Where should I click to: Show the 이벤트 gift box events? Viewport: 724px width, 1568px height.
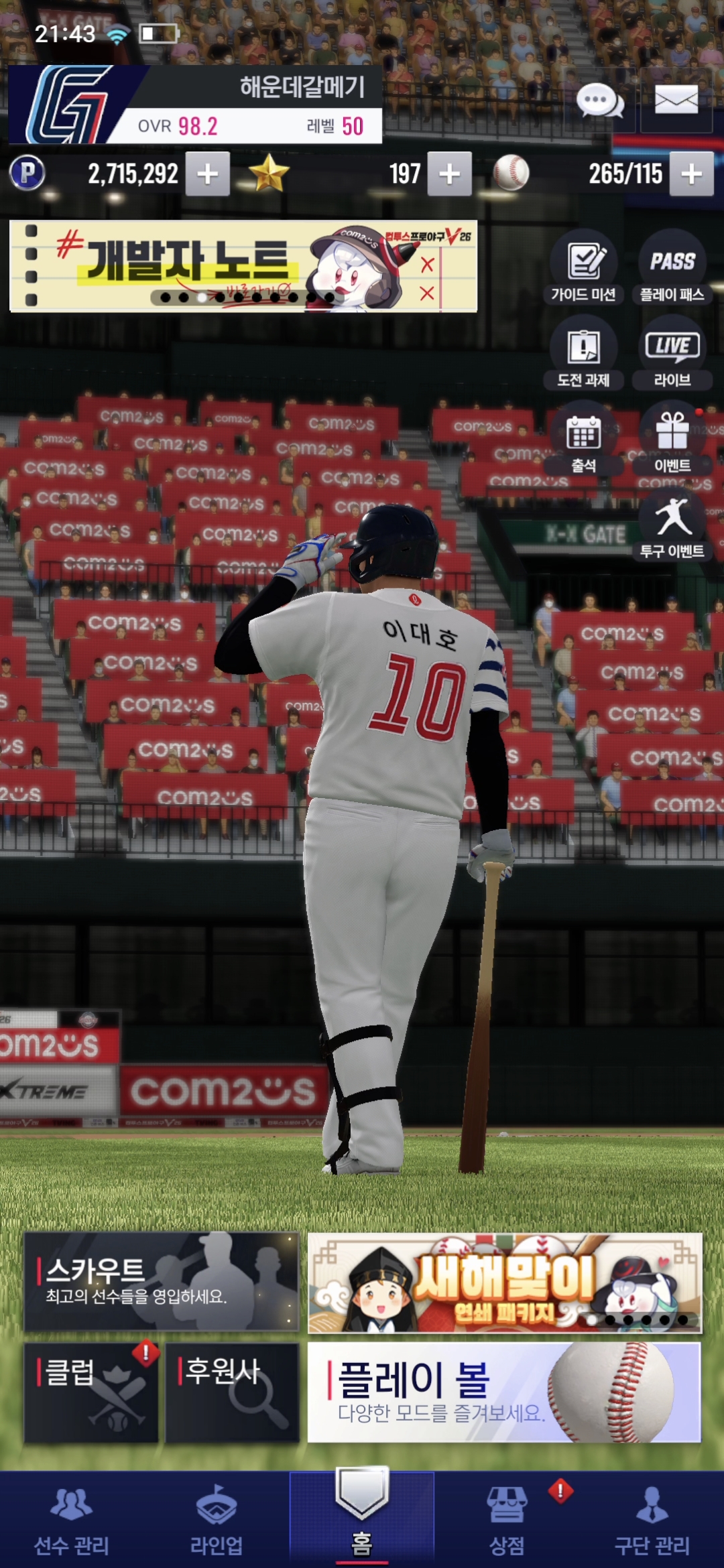[672, 439]
